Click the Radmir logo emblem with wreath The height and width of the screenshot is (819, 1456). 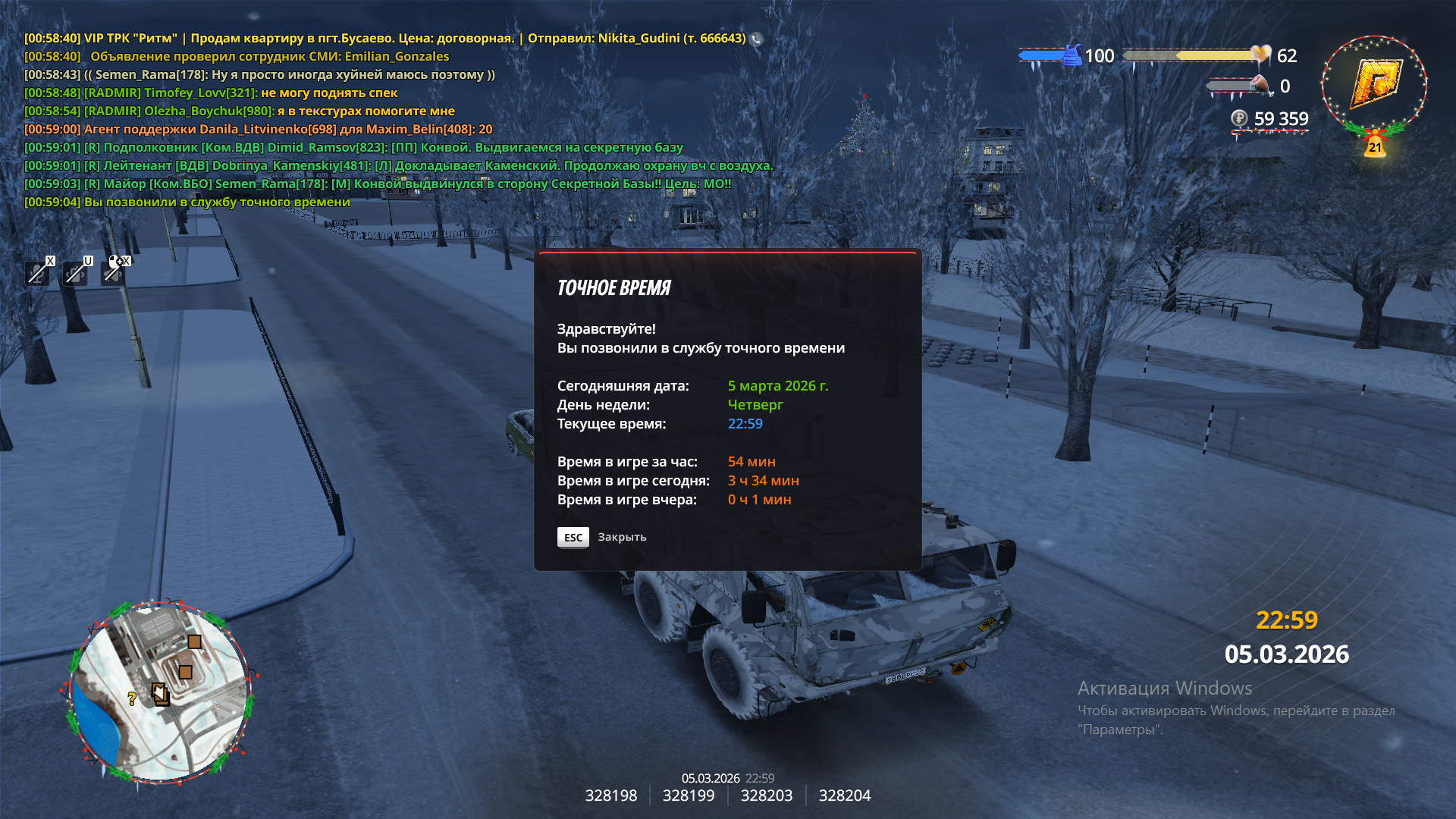click(x=1373, y=85)
